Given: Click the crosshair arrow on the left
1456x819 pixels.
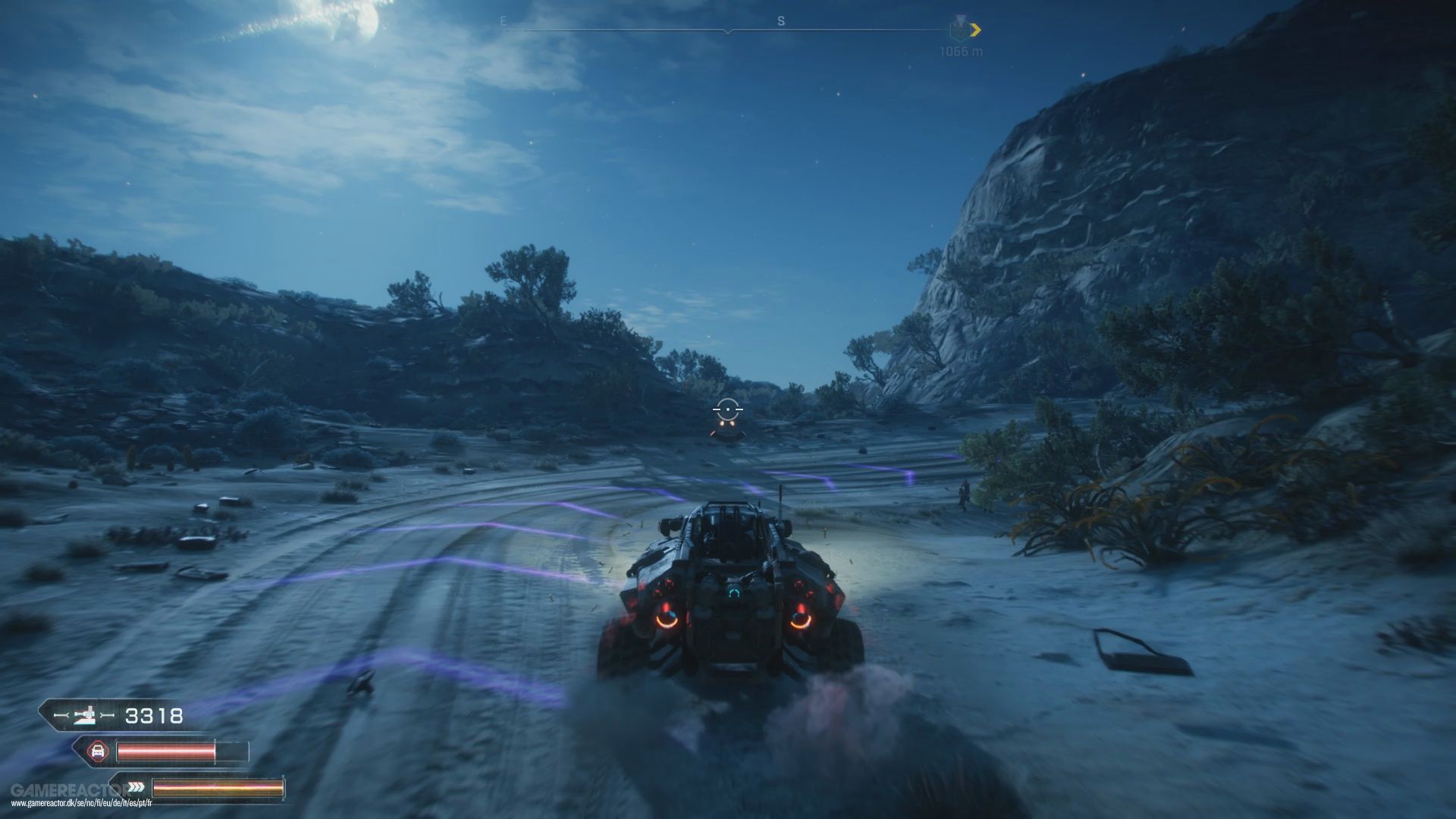Looking at the screenshot, I should (x=61, y=714).
